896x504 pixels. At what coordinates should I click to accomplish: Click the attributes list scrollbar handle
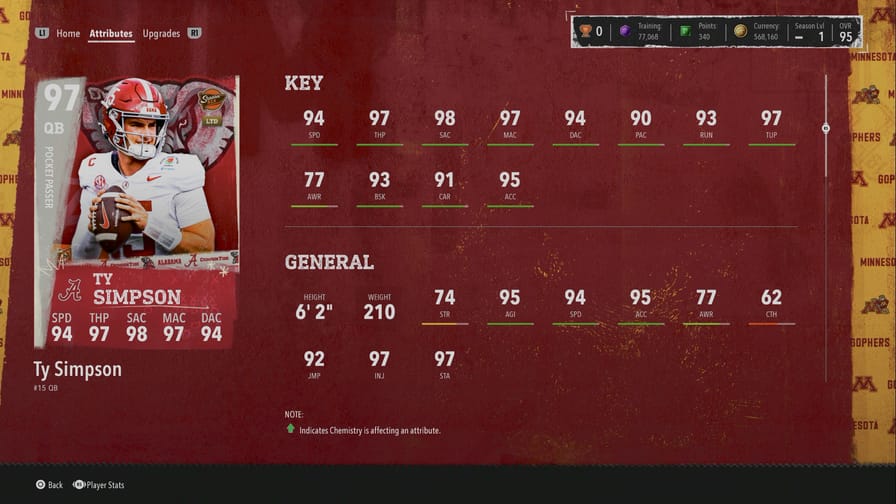826,128
